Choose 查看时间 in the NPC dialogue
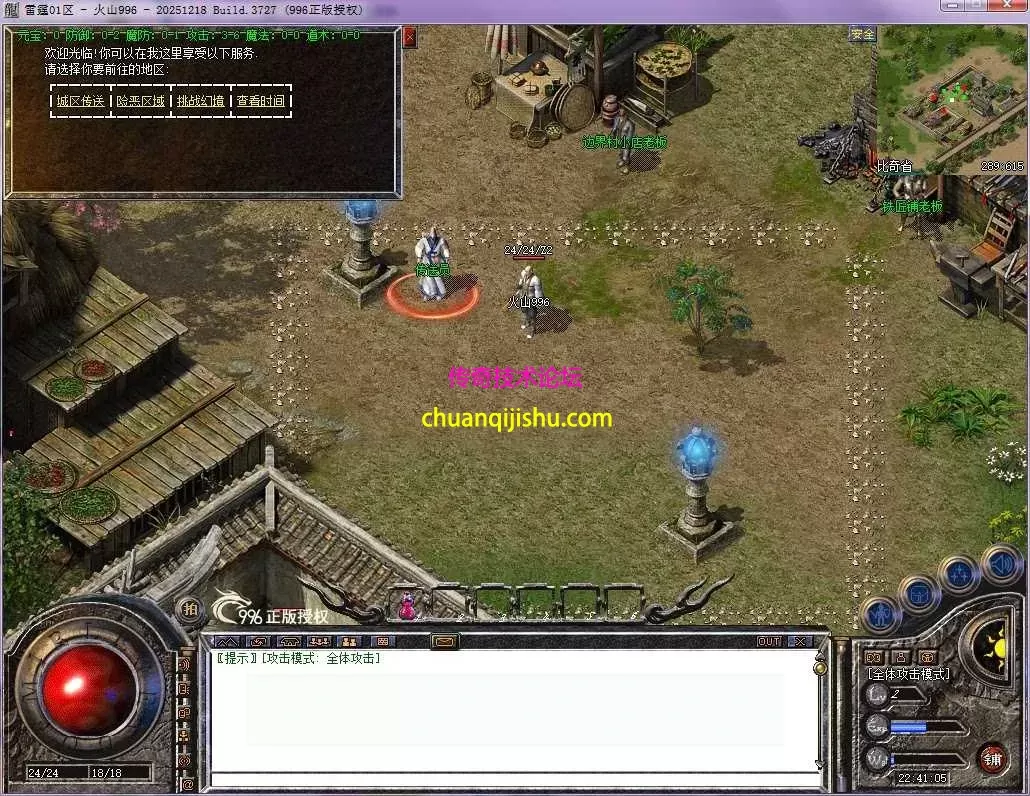Image resolution: width=1030 pixels, height=796 pixels. coord(261,101)
